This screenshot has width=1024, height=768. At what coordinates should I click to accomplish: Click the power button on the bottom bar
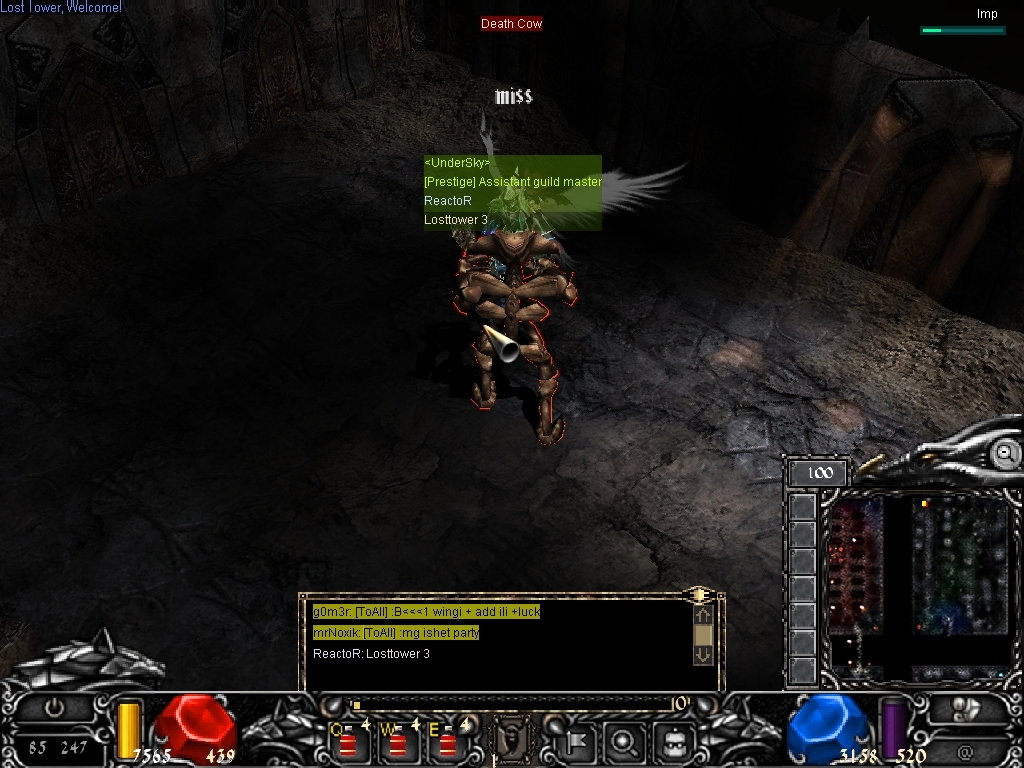[x=55, y=707]
